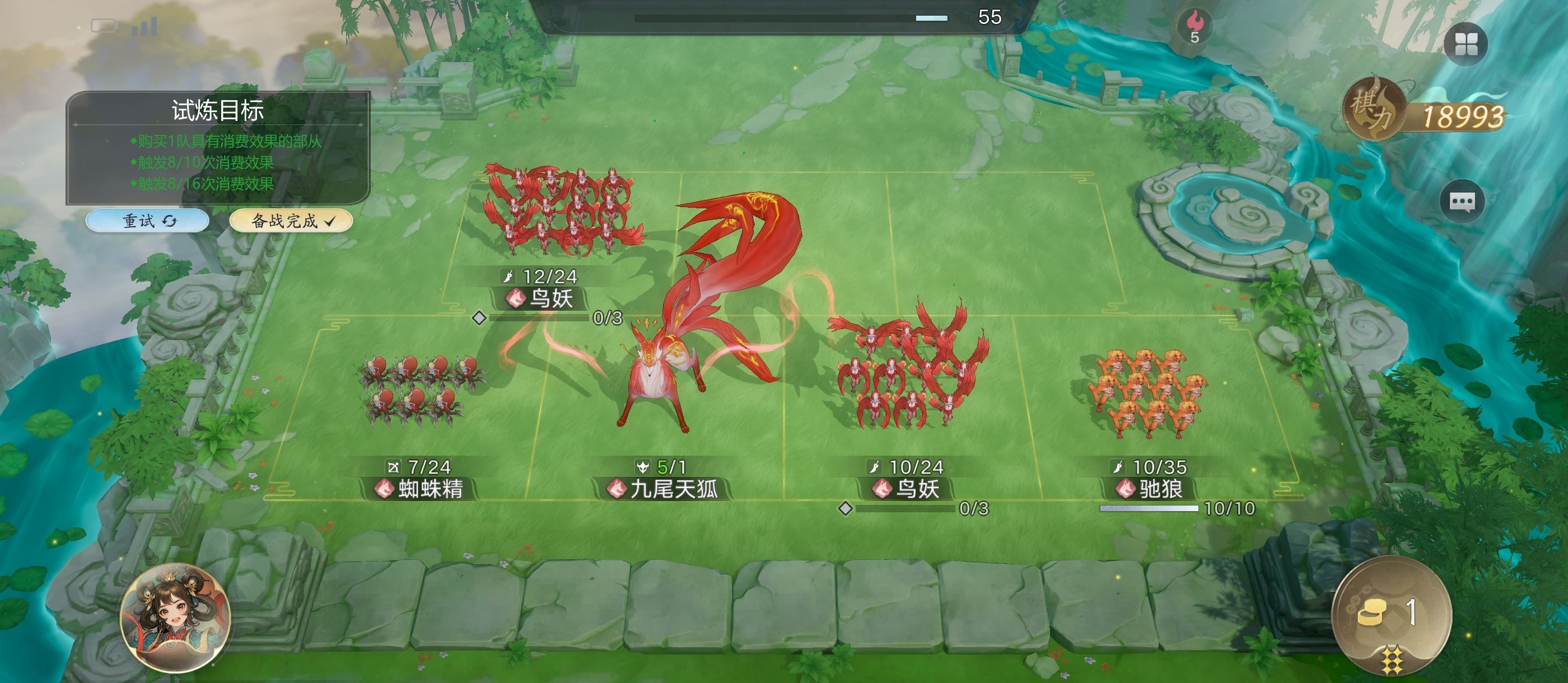Open the chat bubble icon
This screenshot has height=683, width=1568.
[x=1462, y=202]
